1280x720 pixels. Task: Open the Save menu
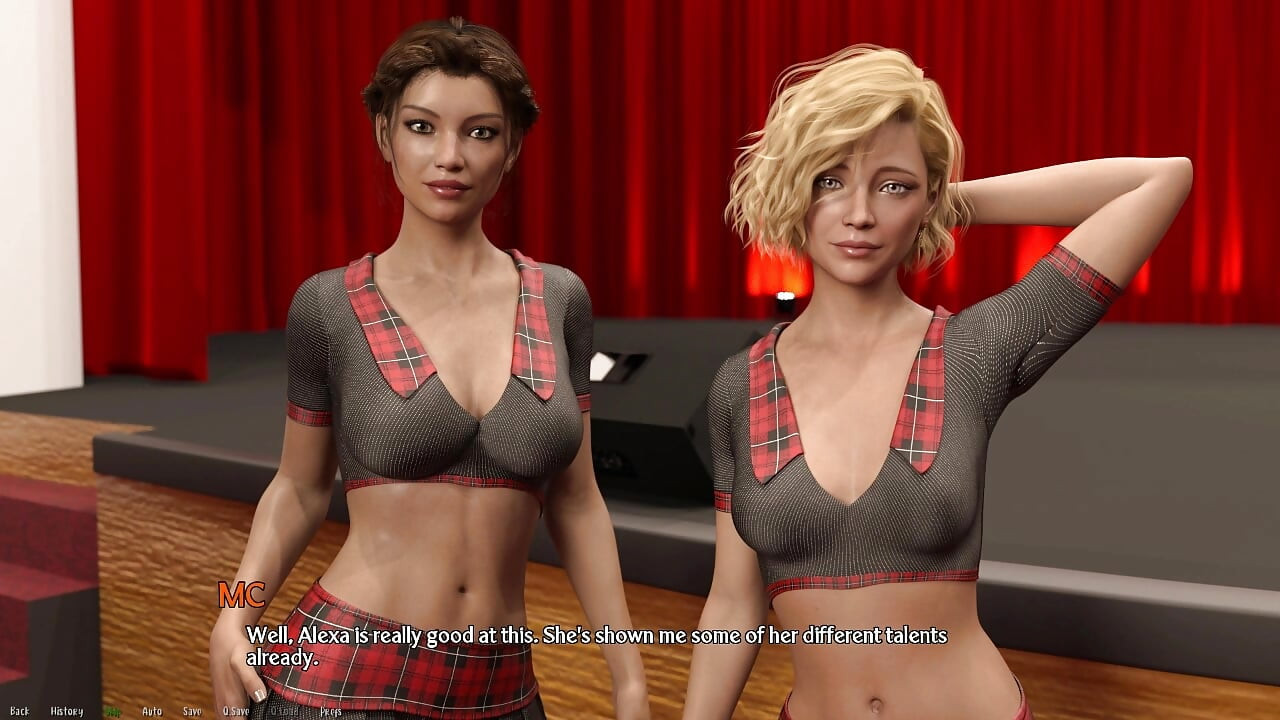point(192,711)
